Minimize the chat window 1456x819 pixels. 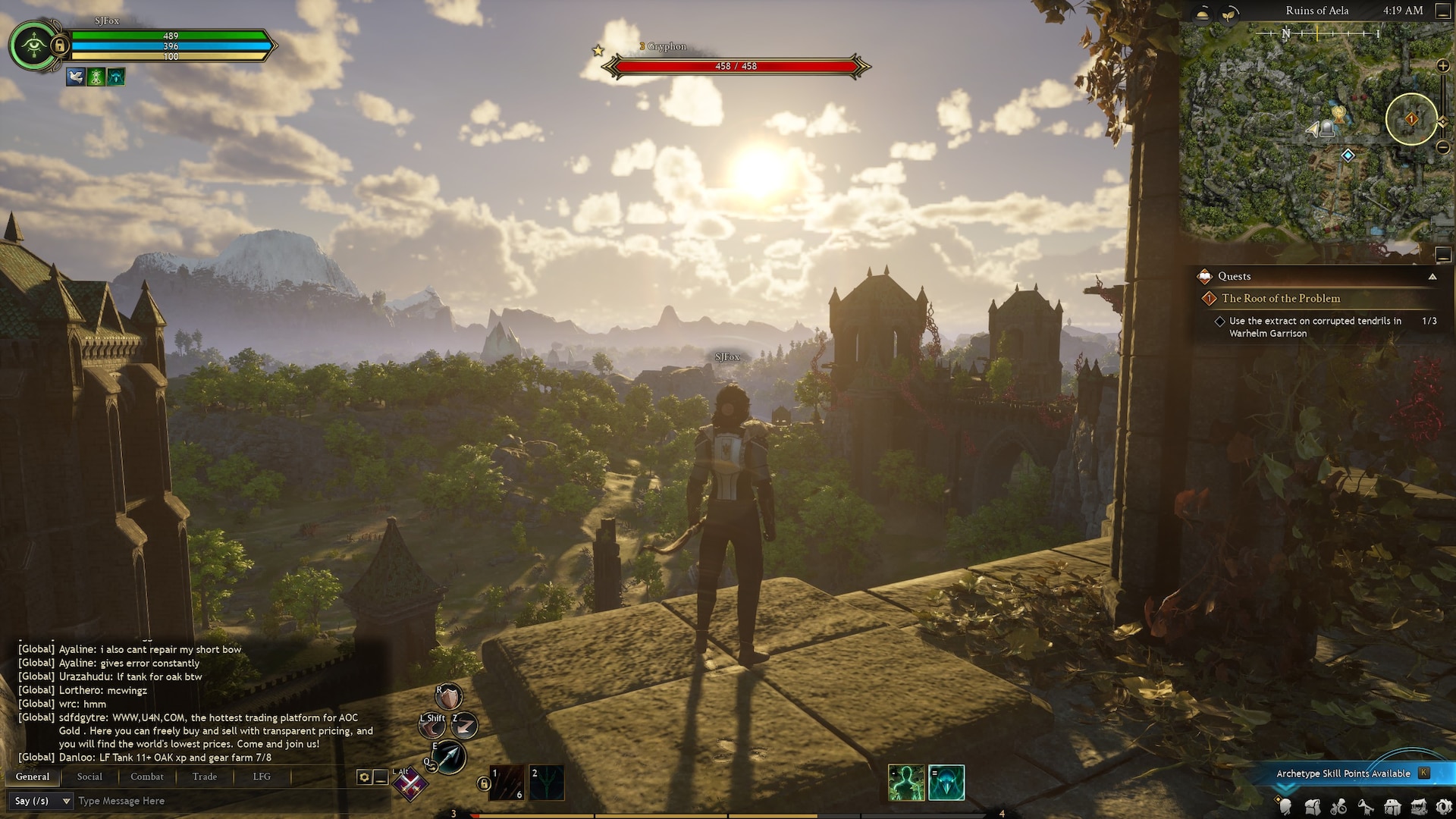381,777
